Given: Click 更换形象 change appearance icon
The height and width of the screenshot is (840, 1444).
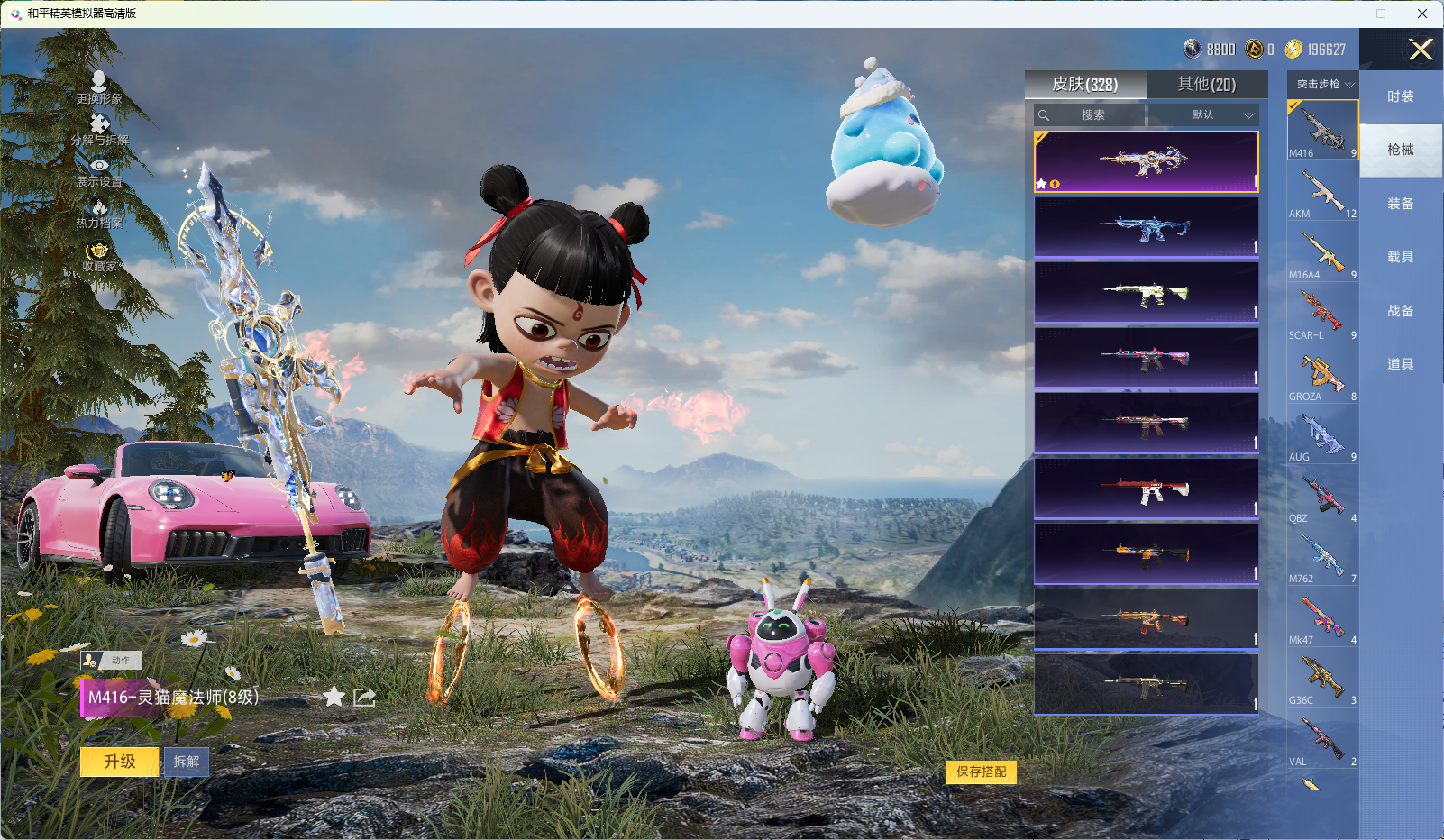Looking at the screenshot, I should point(99,87).
